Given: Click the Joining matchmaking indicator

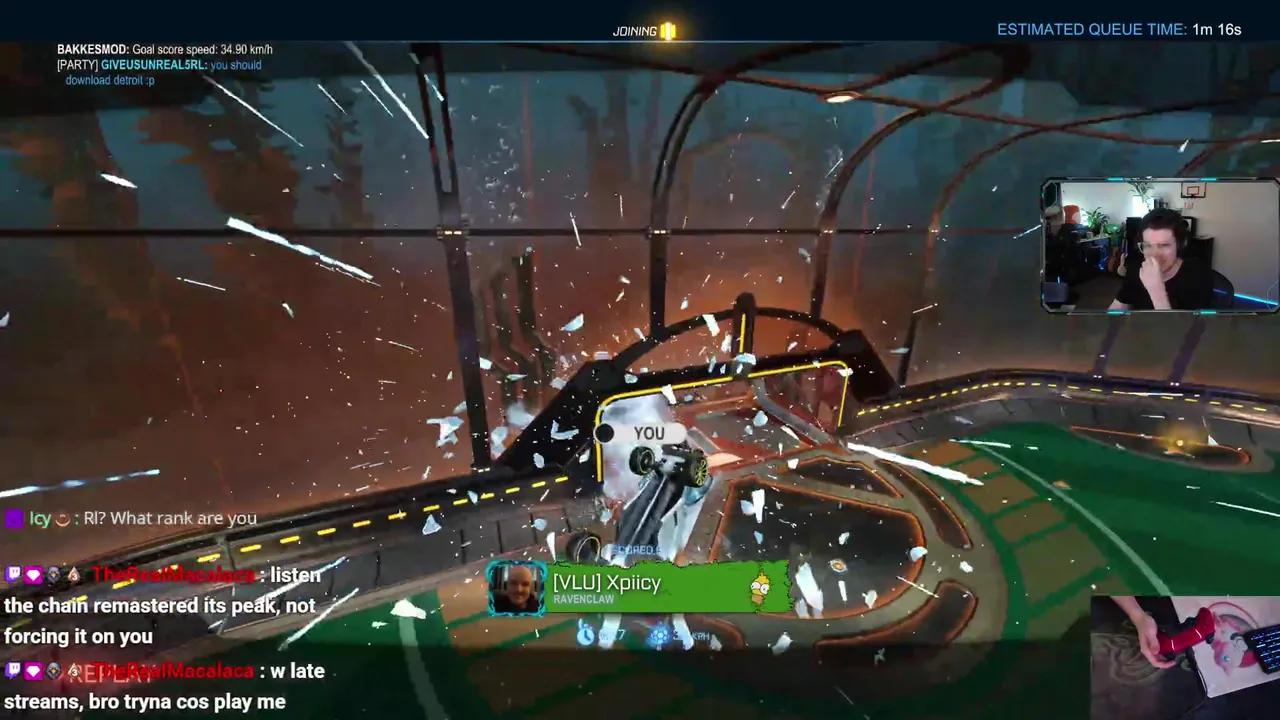Looking at the screenshot, I should [644, 31].
